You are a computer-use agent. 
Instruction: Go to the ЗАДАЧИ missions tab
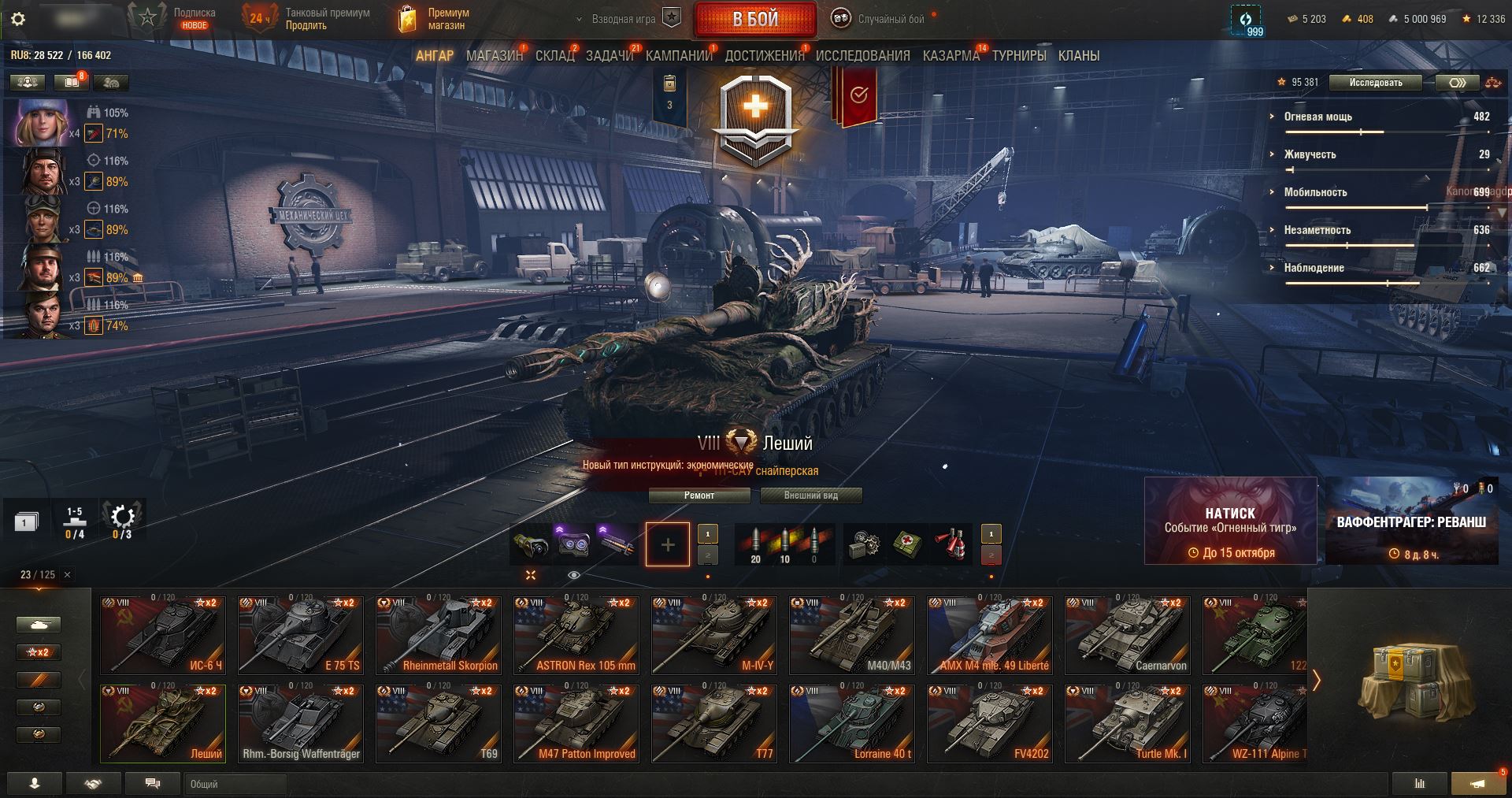610,56
